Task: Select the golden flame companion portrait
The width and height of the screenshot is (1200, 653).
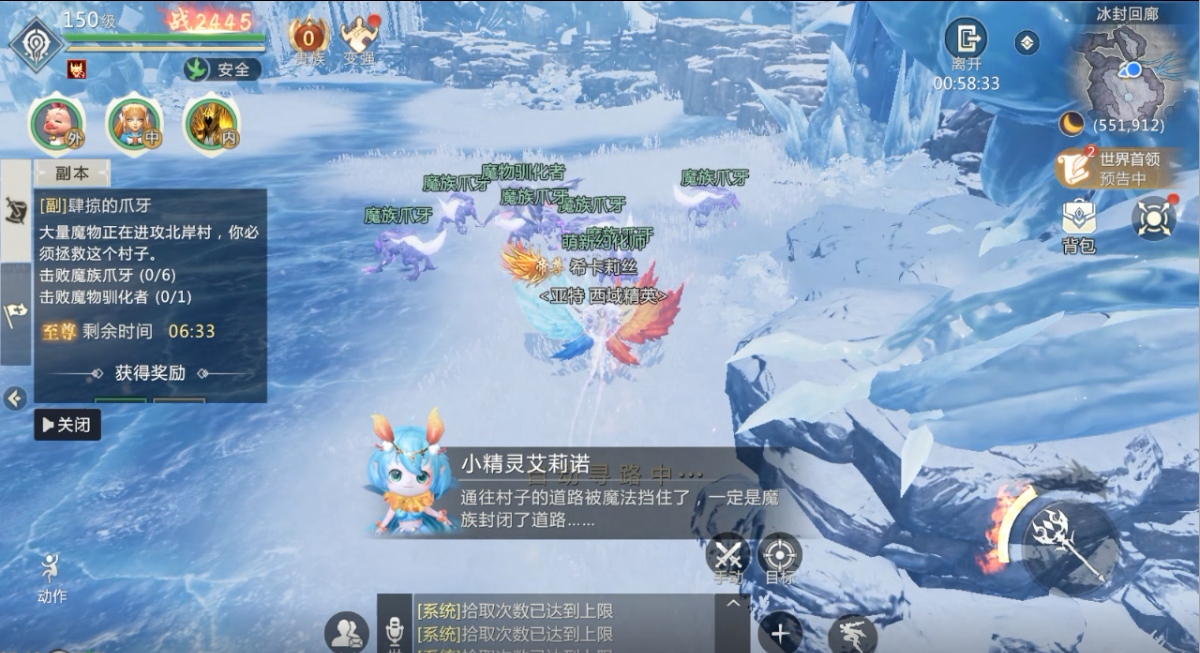Action: [211, 124]
